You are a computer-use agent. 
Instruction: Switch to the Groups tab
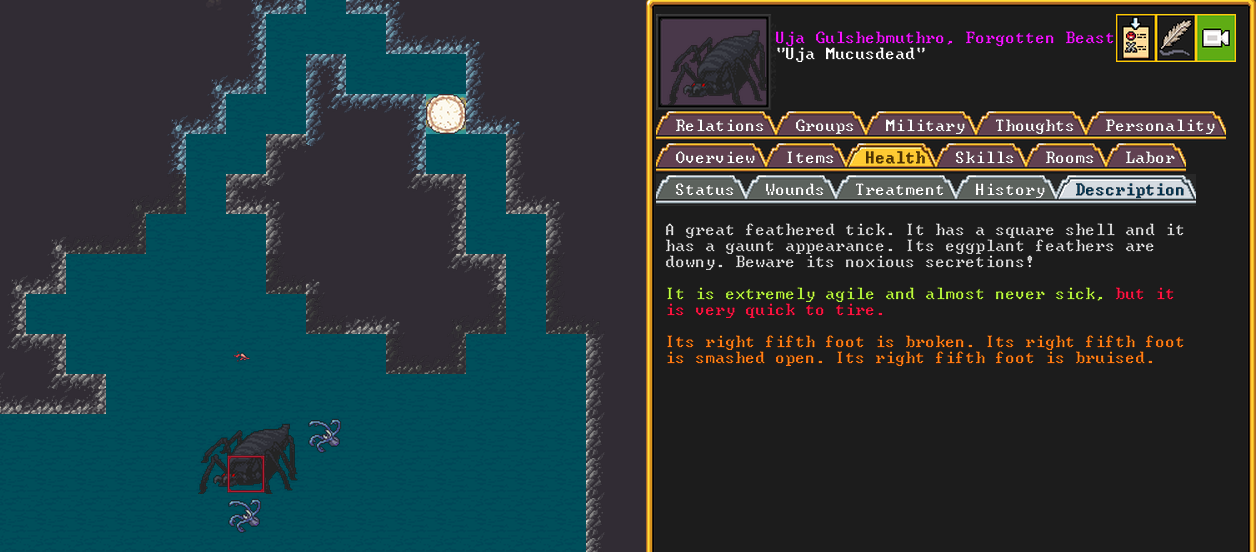point(824,125)
